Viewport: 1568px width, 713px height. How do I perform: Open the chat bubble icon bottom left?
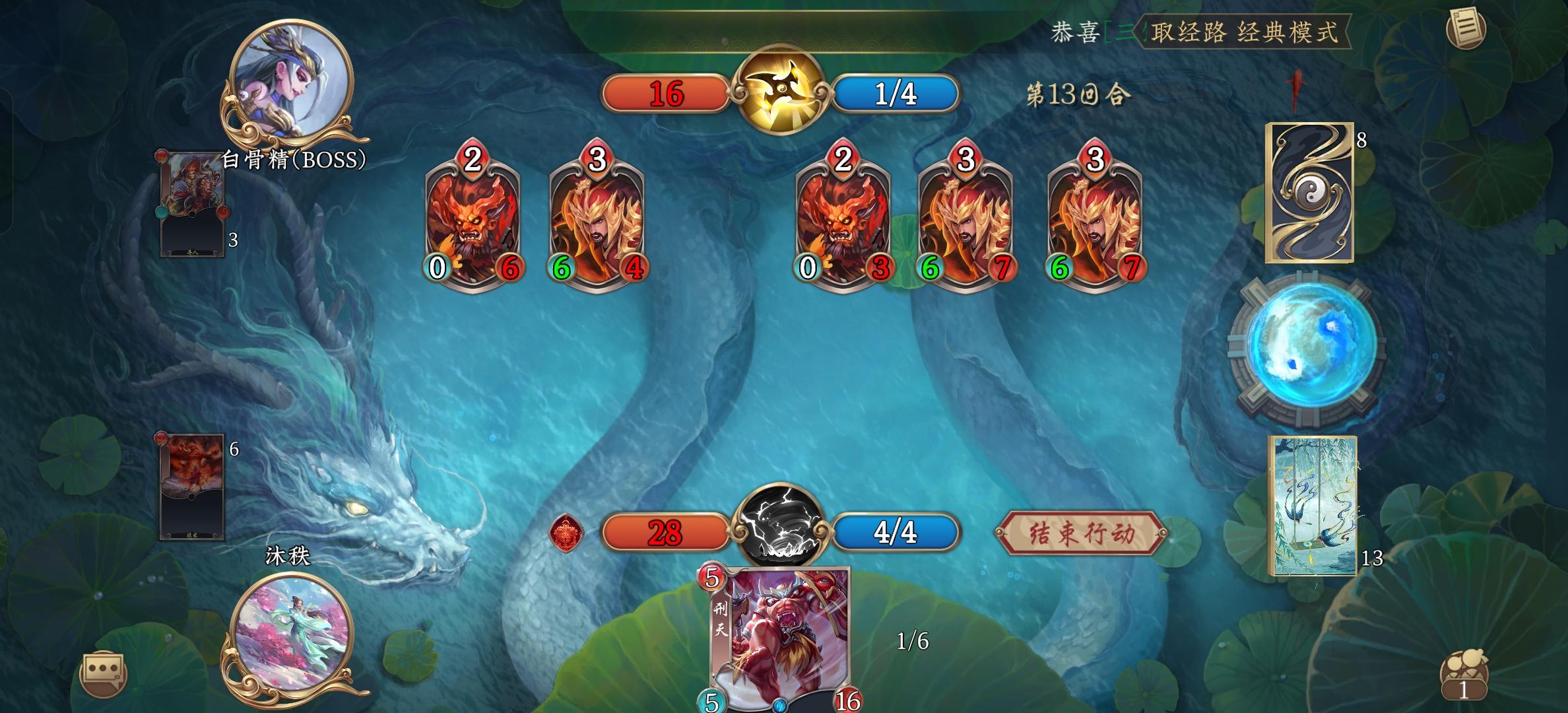[102, 675]
